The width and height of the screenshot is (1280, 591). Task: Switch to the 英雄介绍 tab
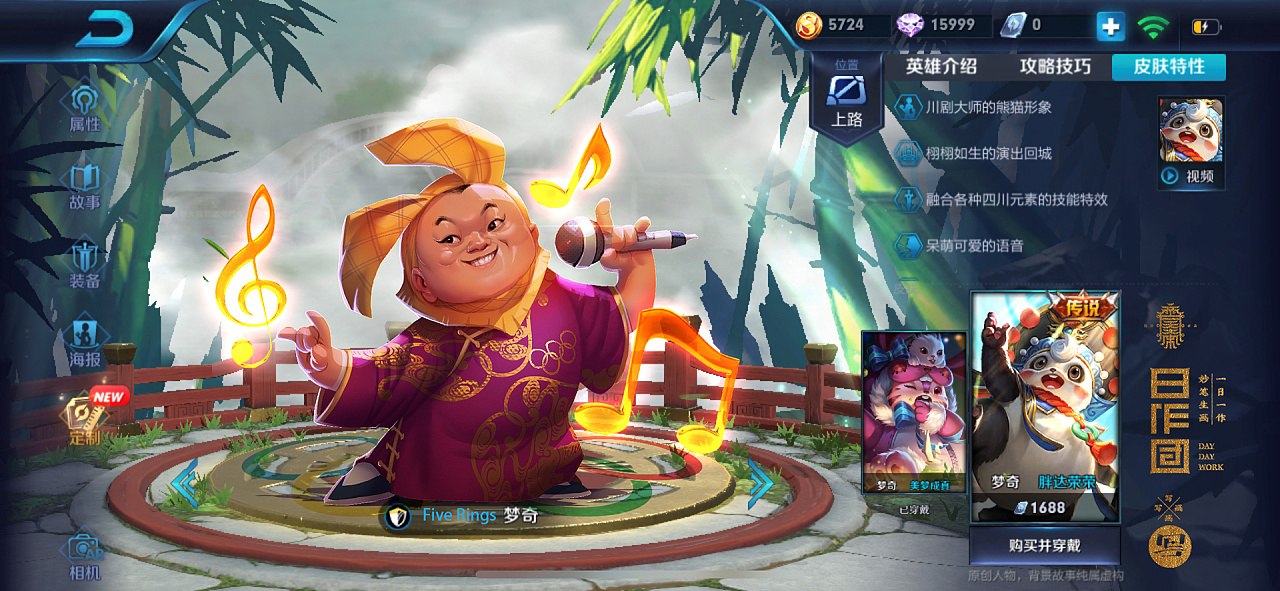(x=941, y=67)
